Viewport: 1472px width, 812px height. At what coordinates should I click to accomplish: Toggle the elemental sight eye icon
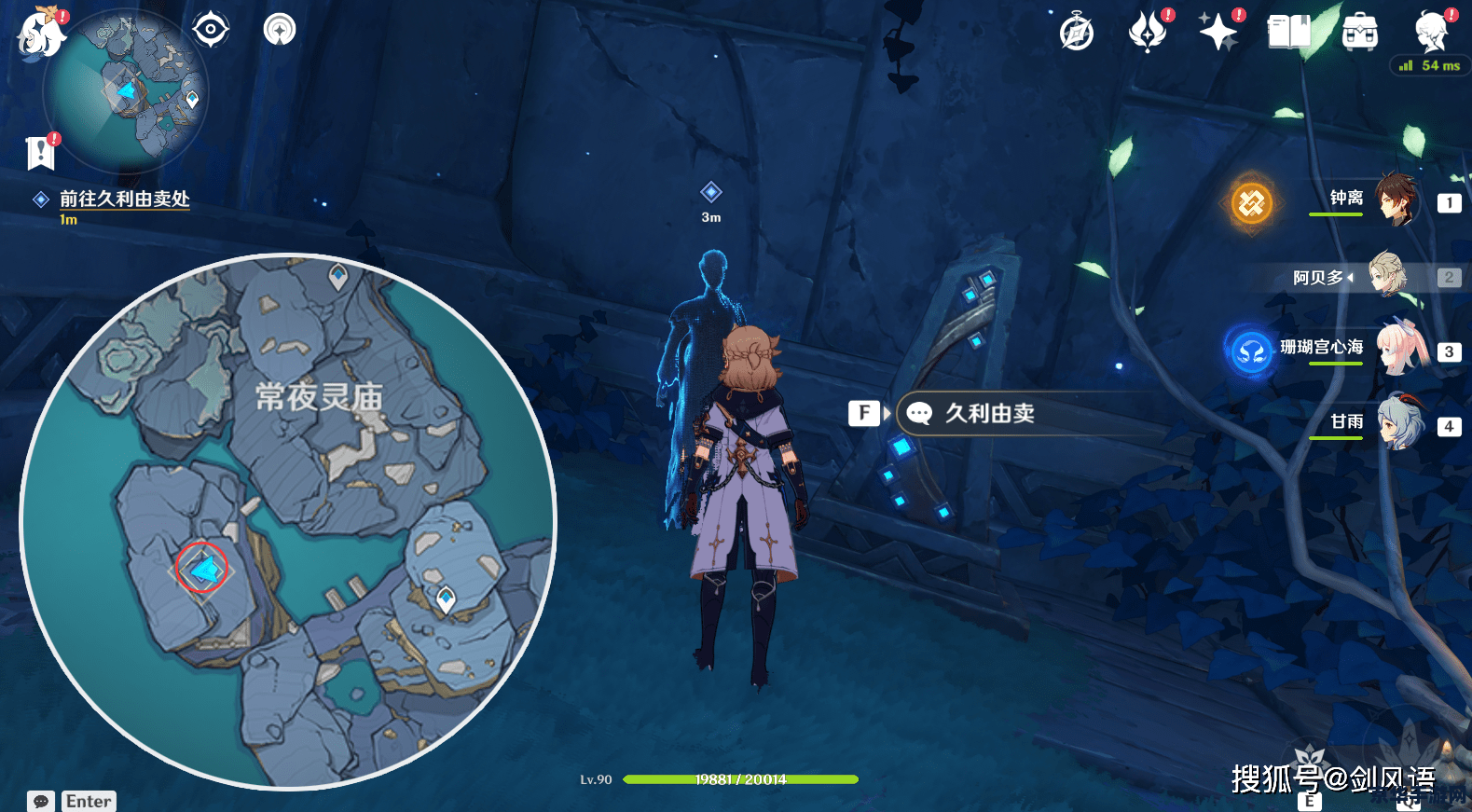point(211,30)
